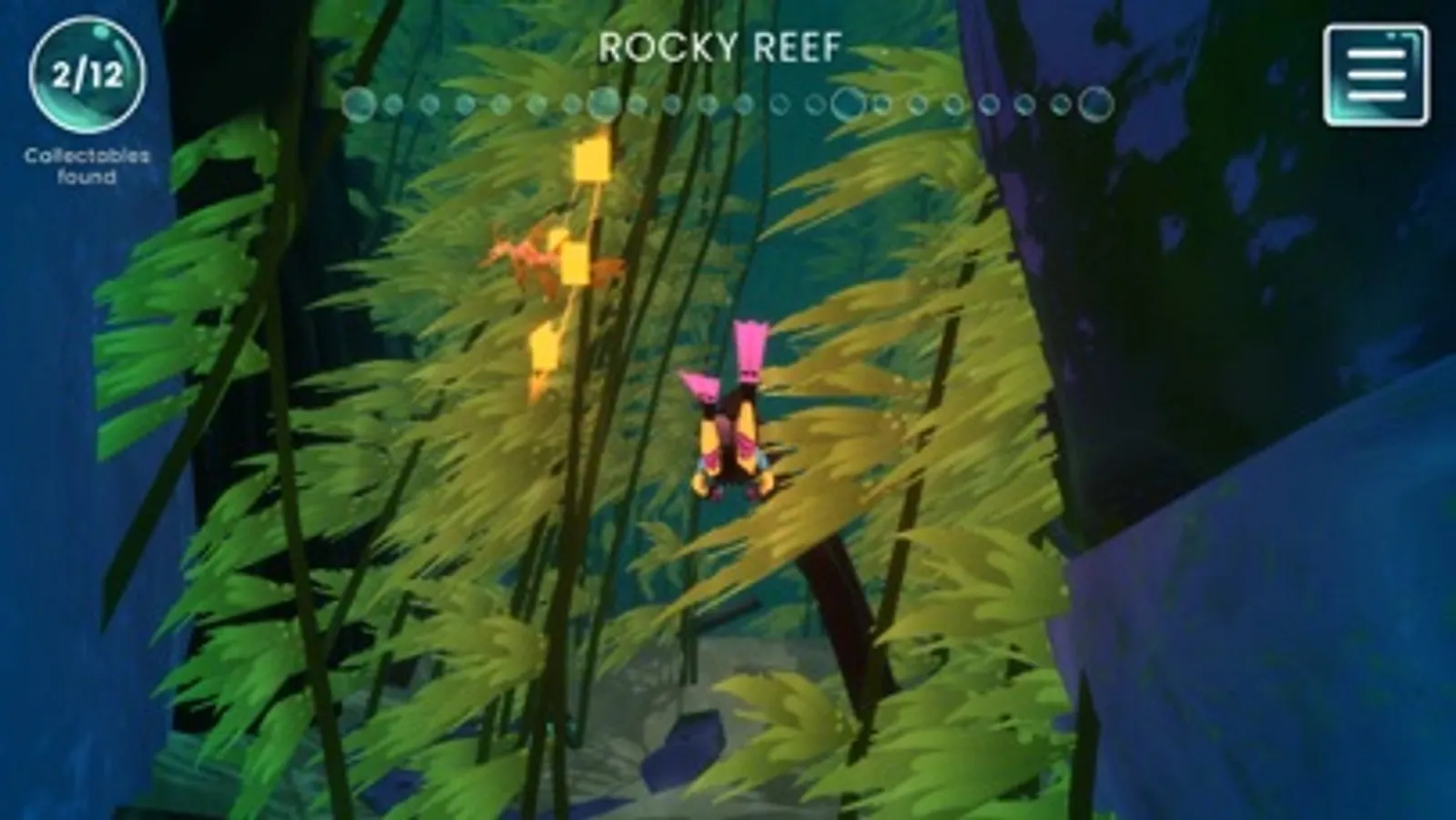Select the topmost yellow collectible square

pos(593,158)
